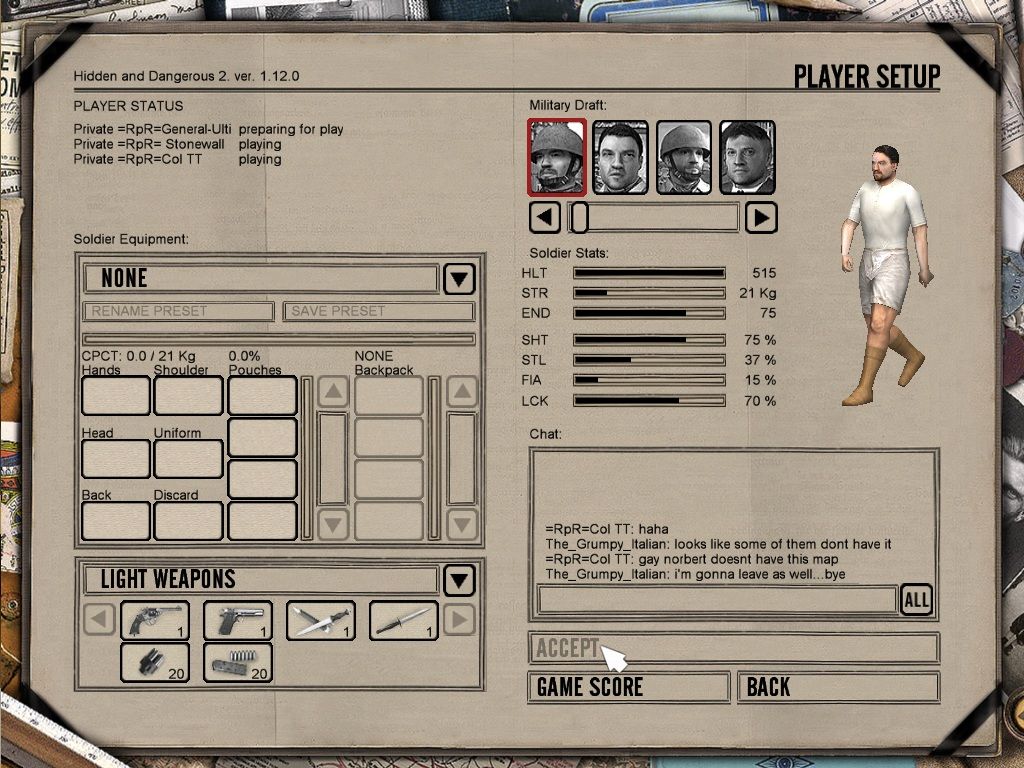
Task: Choose the second bareheaded soldier portrait
Action: [620, 157]
